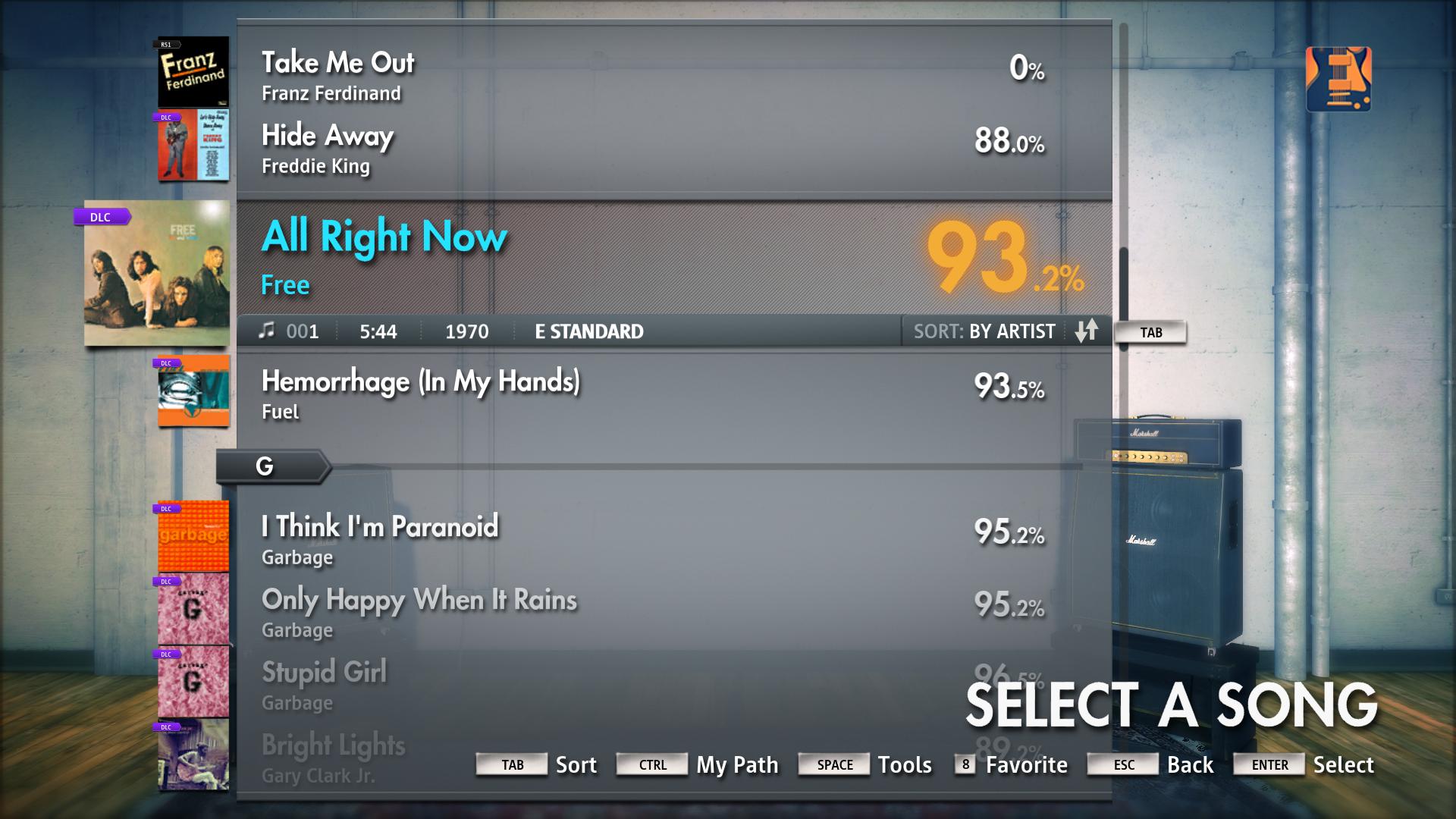The height and width of the screenshot is (819, 1456).
Task: Click the Franz Ferdinand album thumbnail
Action: (192, 70)
